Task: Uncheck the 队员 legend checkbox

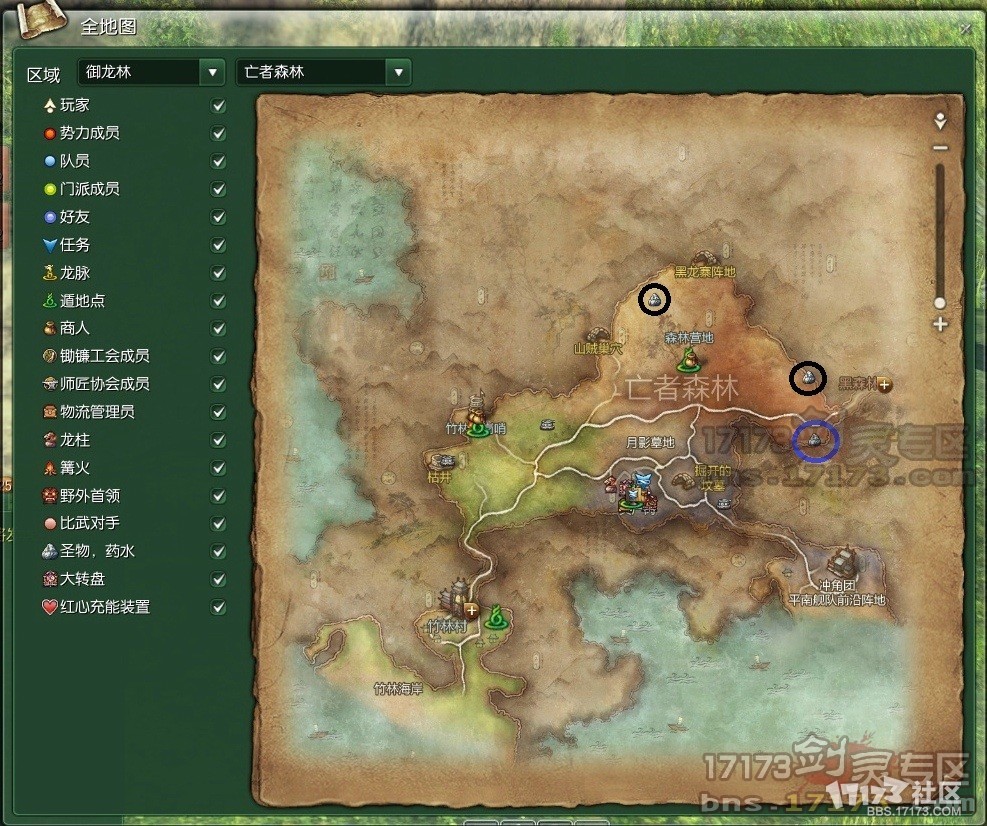Action: point(219,161)
